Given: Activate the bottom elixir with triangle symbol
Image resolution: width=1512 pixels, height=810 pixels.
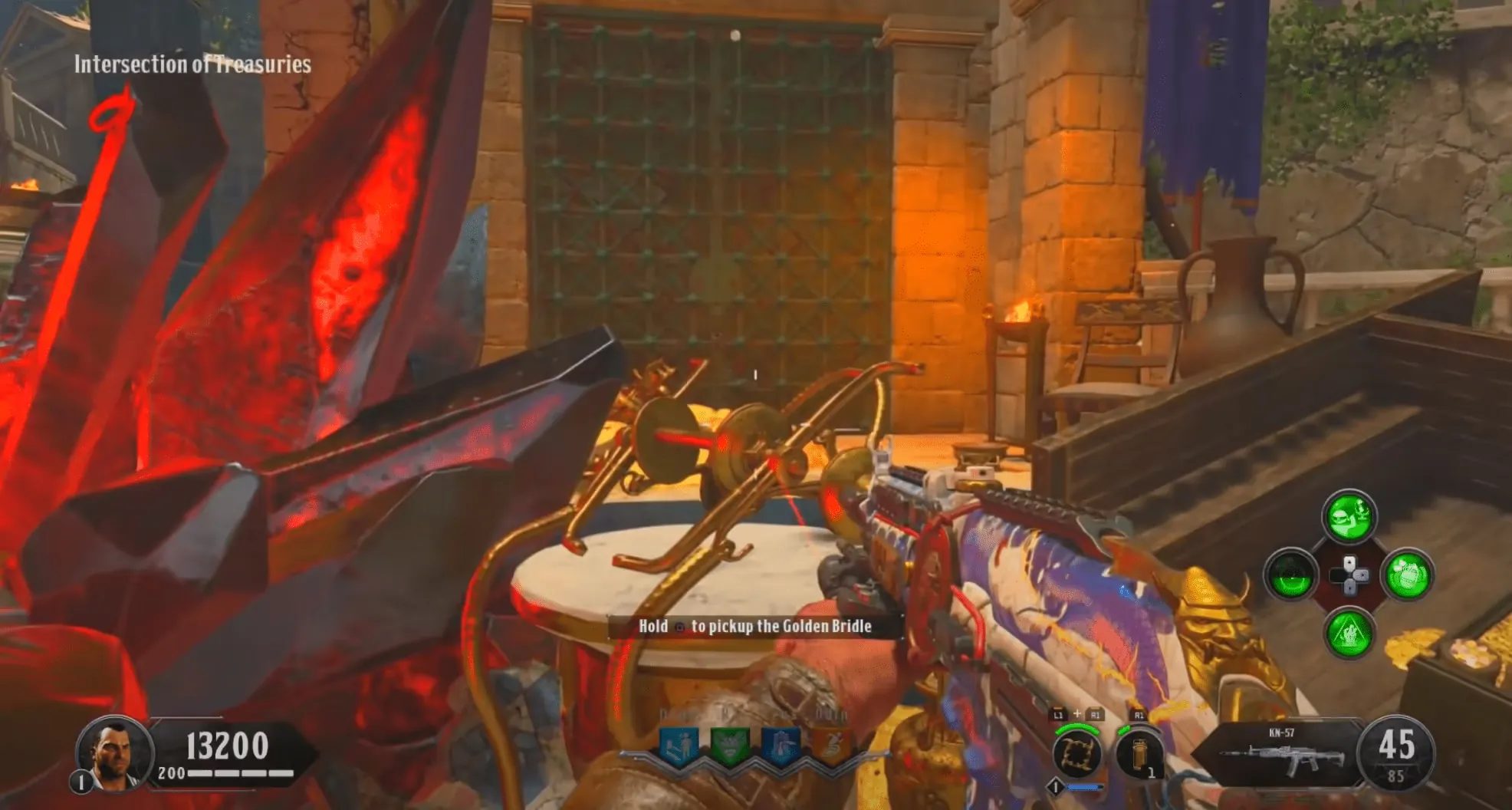Looking at the screenshot, I should [1349, 634].
